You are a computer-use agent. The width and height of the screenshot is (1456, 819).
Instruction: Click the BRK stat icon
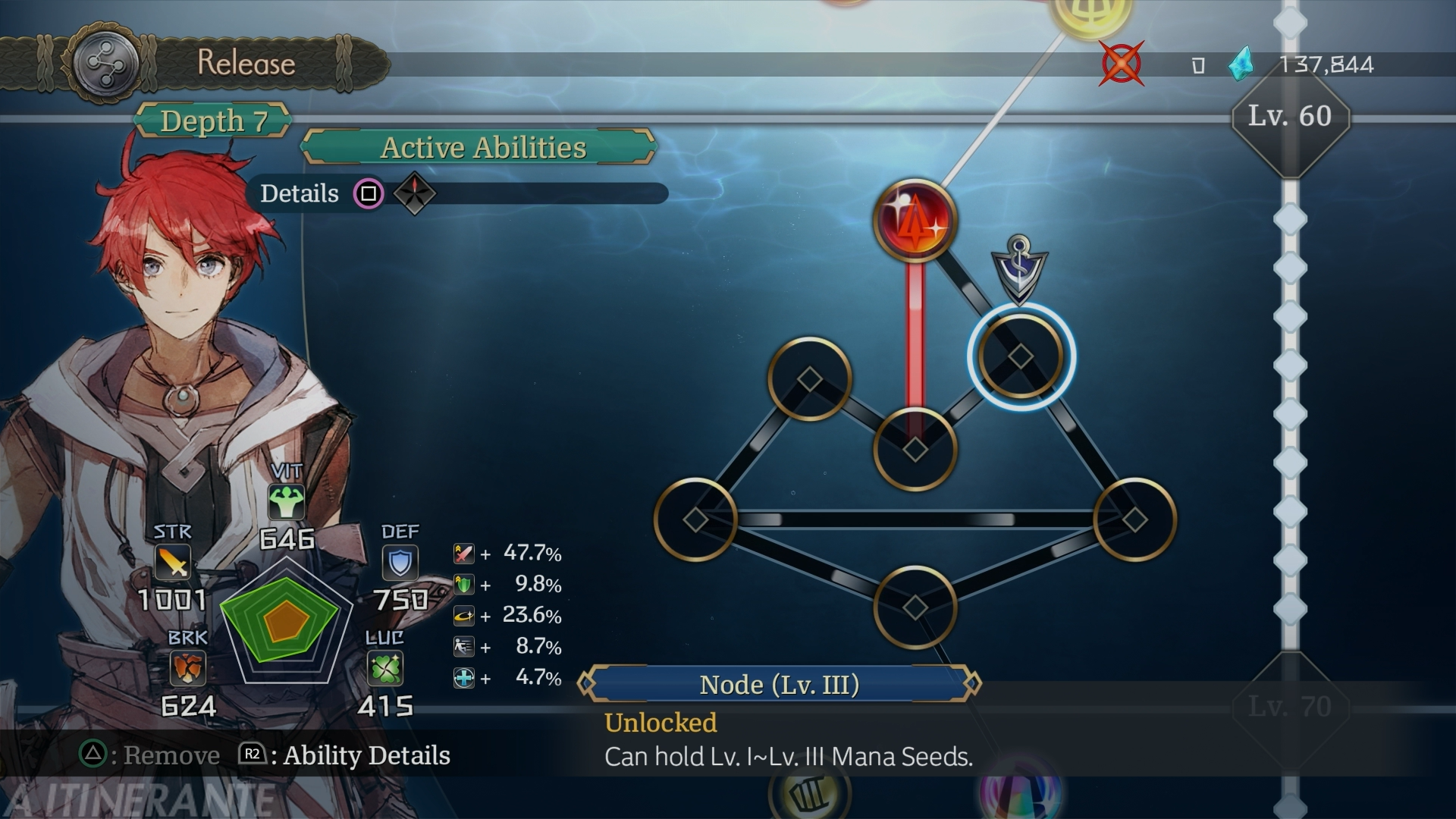(x=187, y=669)
